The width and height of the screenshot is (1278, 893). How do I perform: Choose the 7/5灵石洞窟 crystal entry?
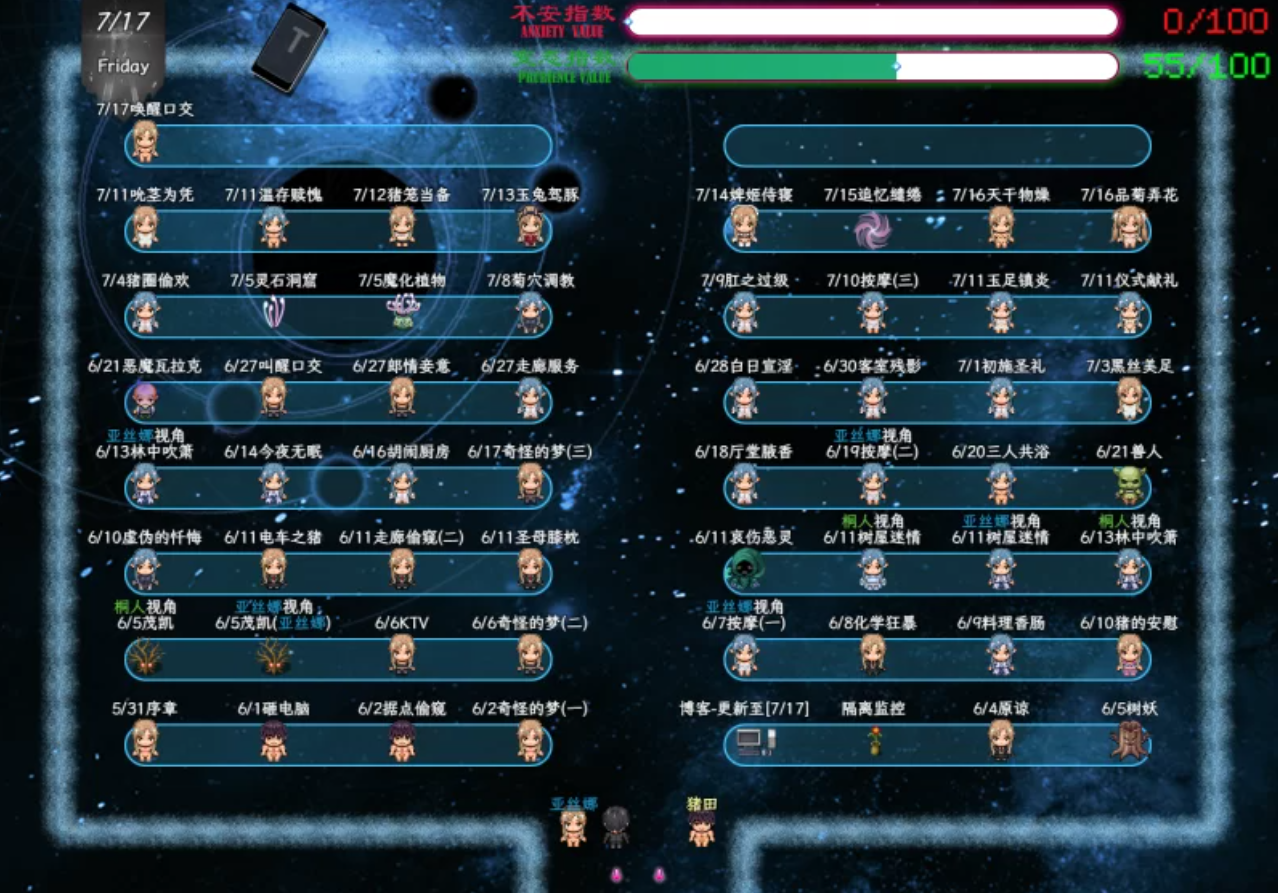(x=273, y=315)
